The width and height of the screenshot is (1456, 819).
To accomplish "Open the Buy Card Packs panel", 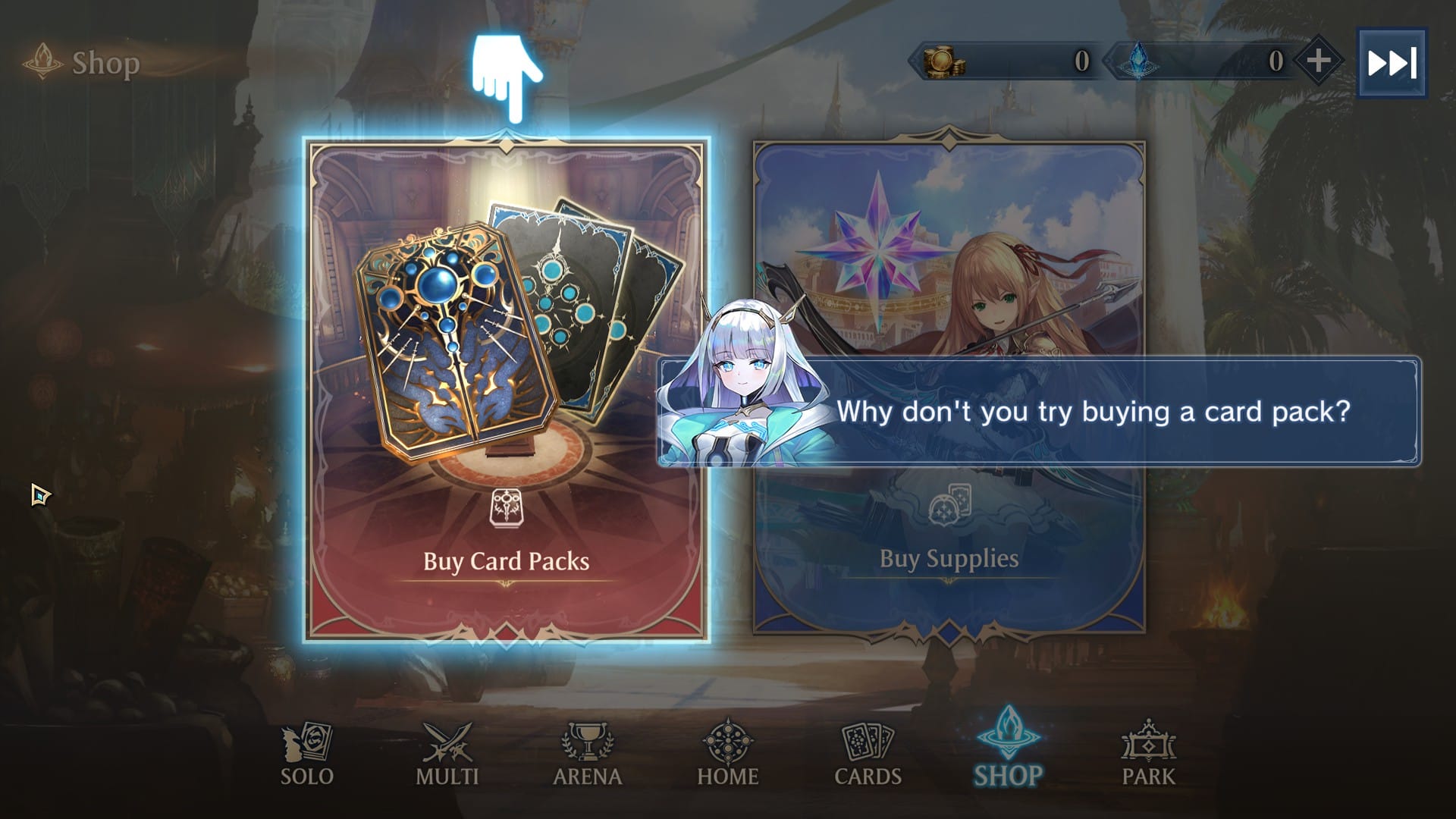I will 506,390.
